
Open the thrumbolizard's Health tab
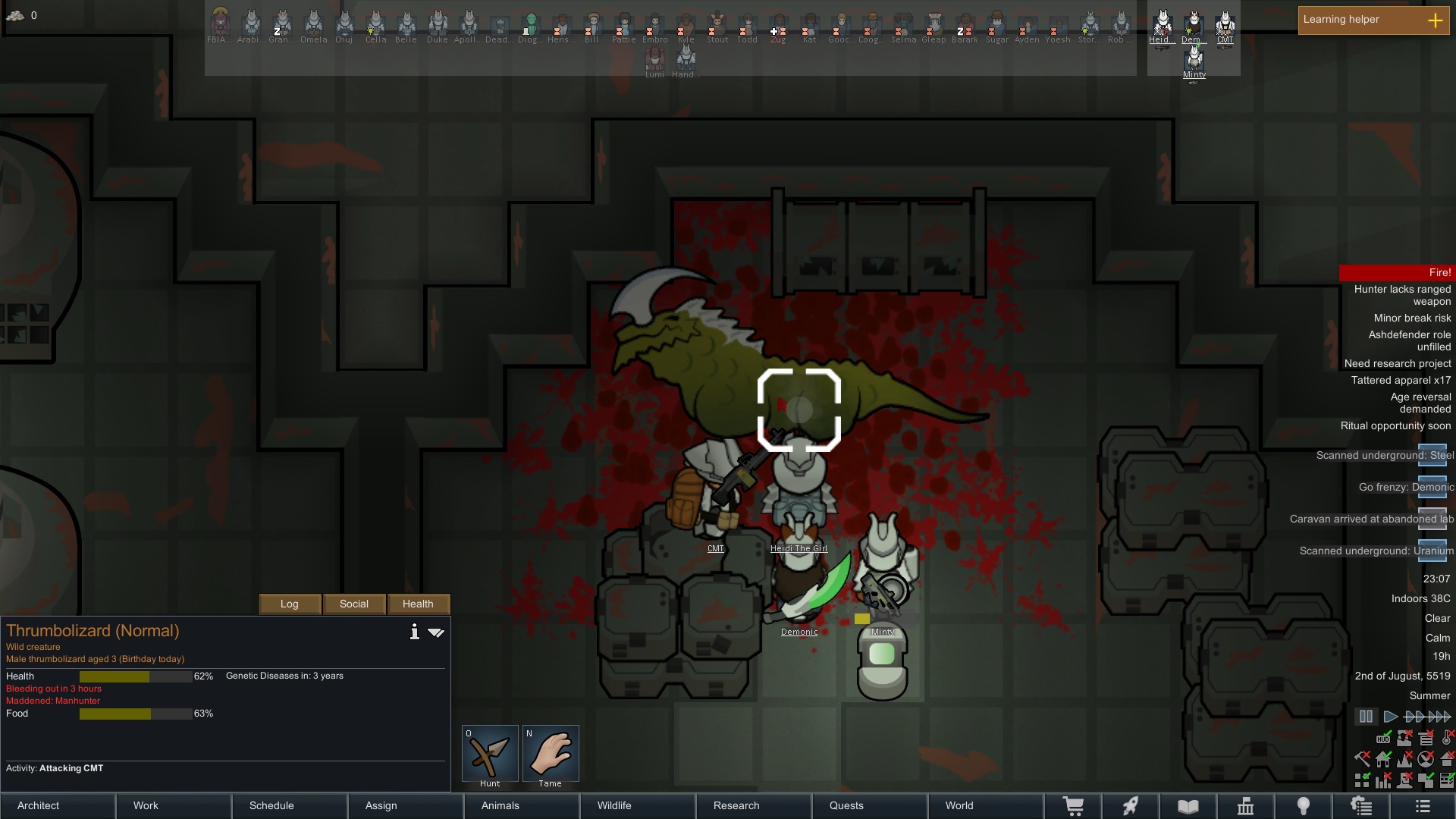click(x=418, y=604)
